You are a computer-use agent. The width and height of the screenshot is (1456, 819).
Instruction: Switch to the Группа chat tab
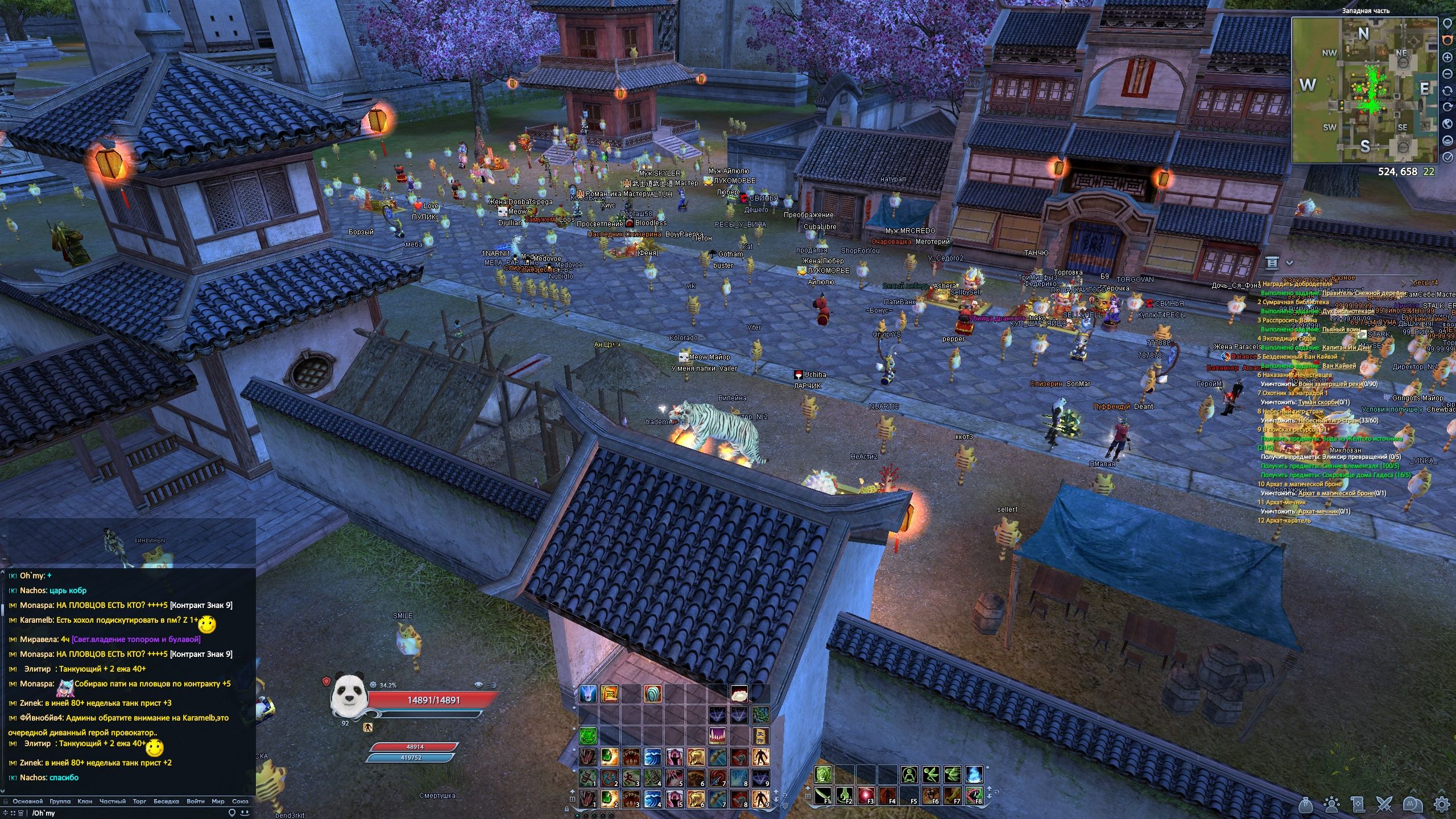(x=60, y=801)
